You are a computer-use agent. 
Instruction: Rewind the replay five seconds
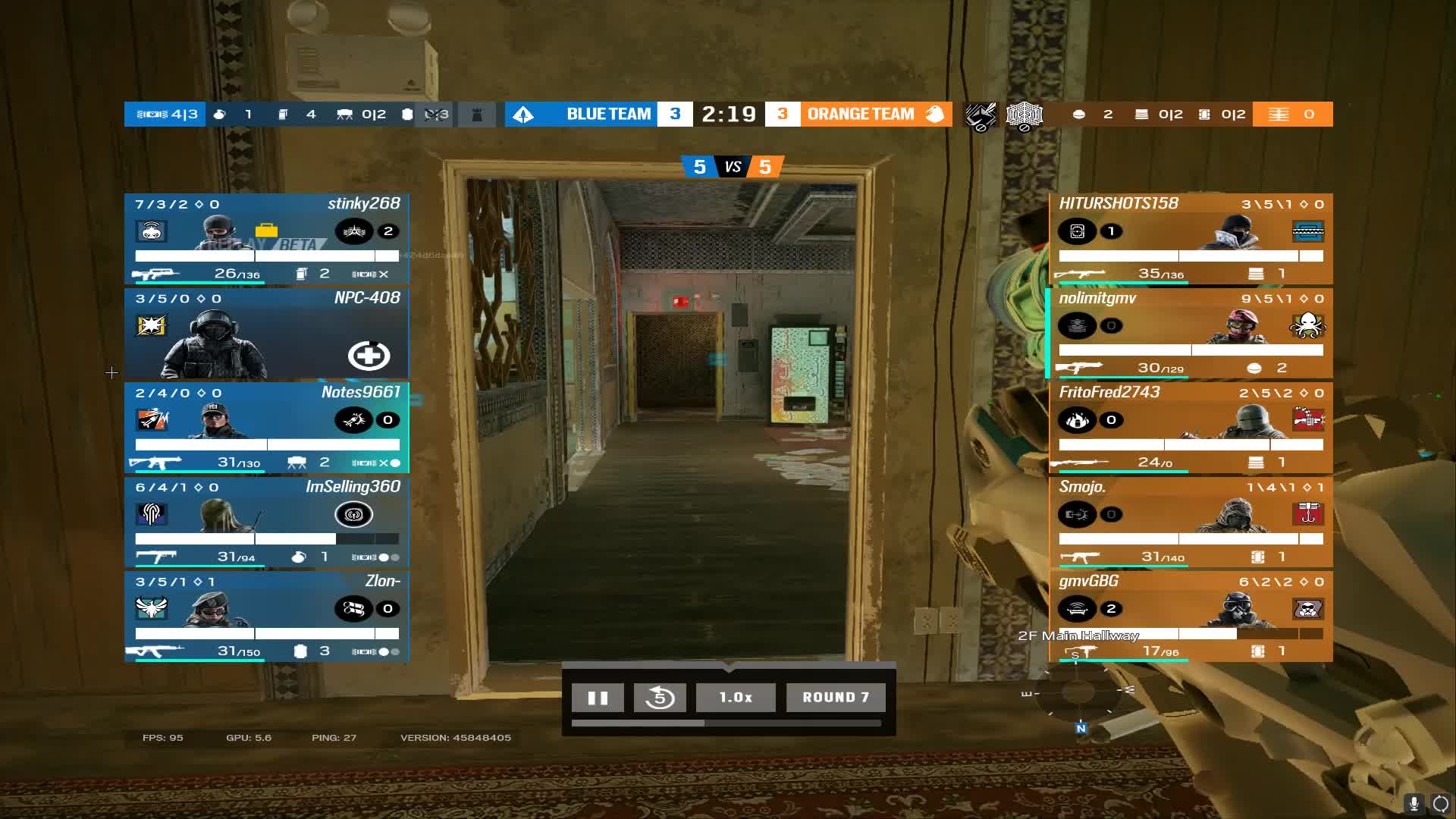pos(660,698)
